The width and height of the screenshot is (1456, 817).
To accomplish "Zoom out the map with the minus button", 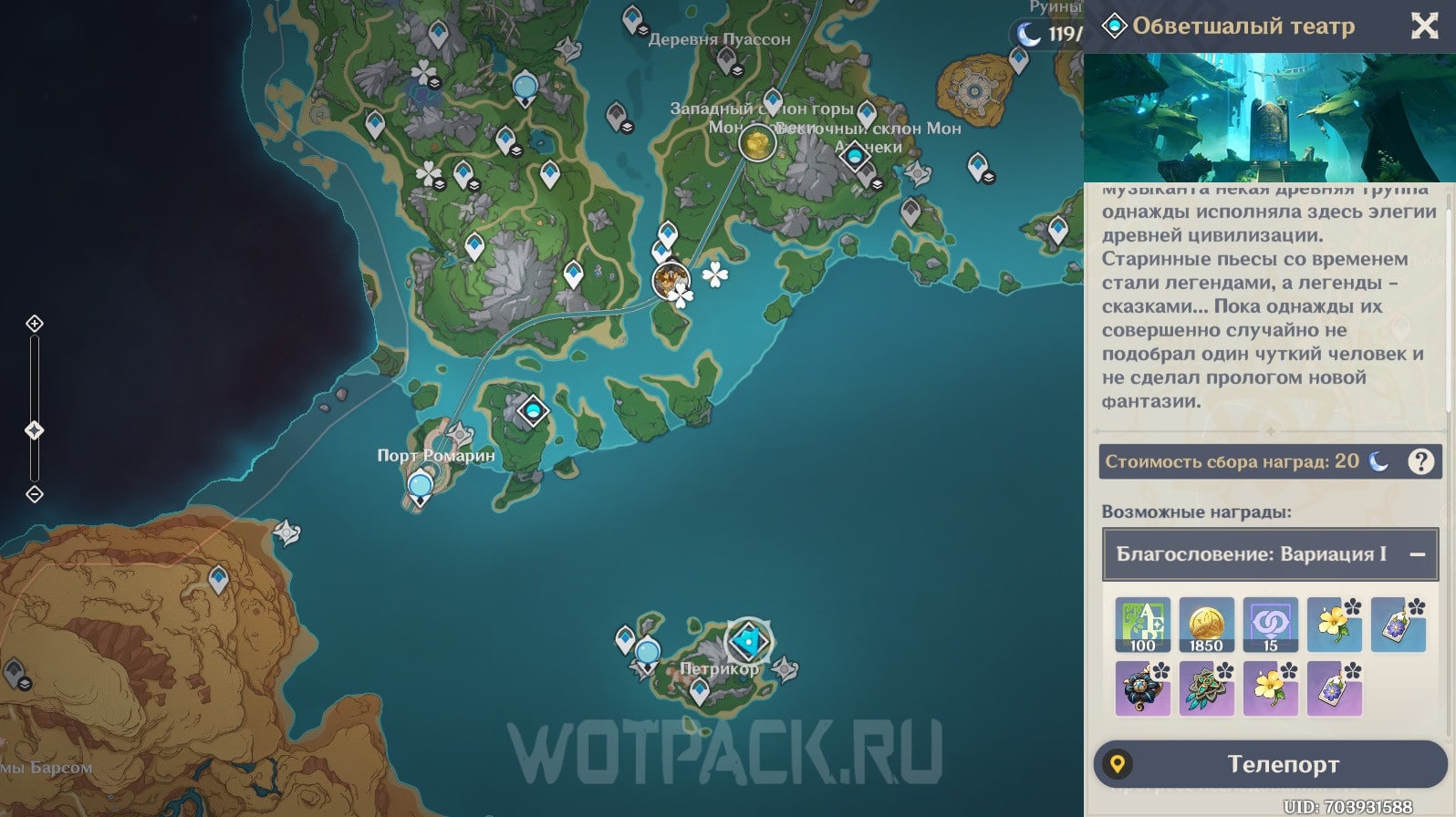I will (x=35, y=494).
